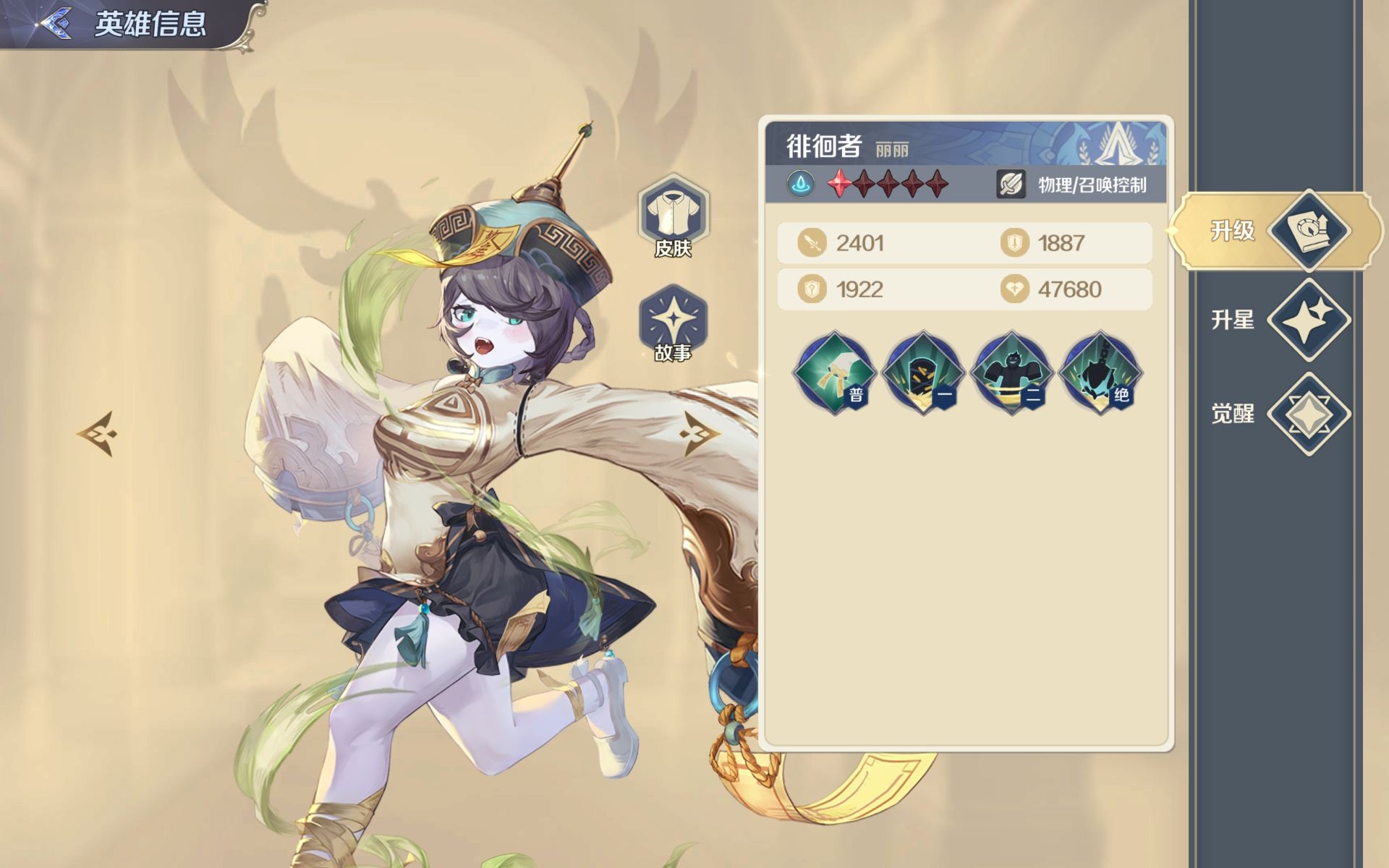Show the next hero with right arrow
The height and width of the screenshot is (868, 1389).
click(699, 434)
